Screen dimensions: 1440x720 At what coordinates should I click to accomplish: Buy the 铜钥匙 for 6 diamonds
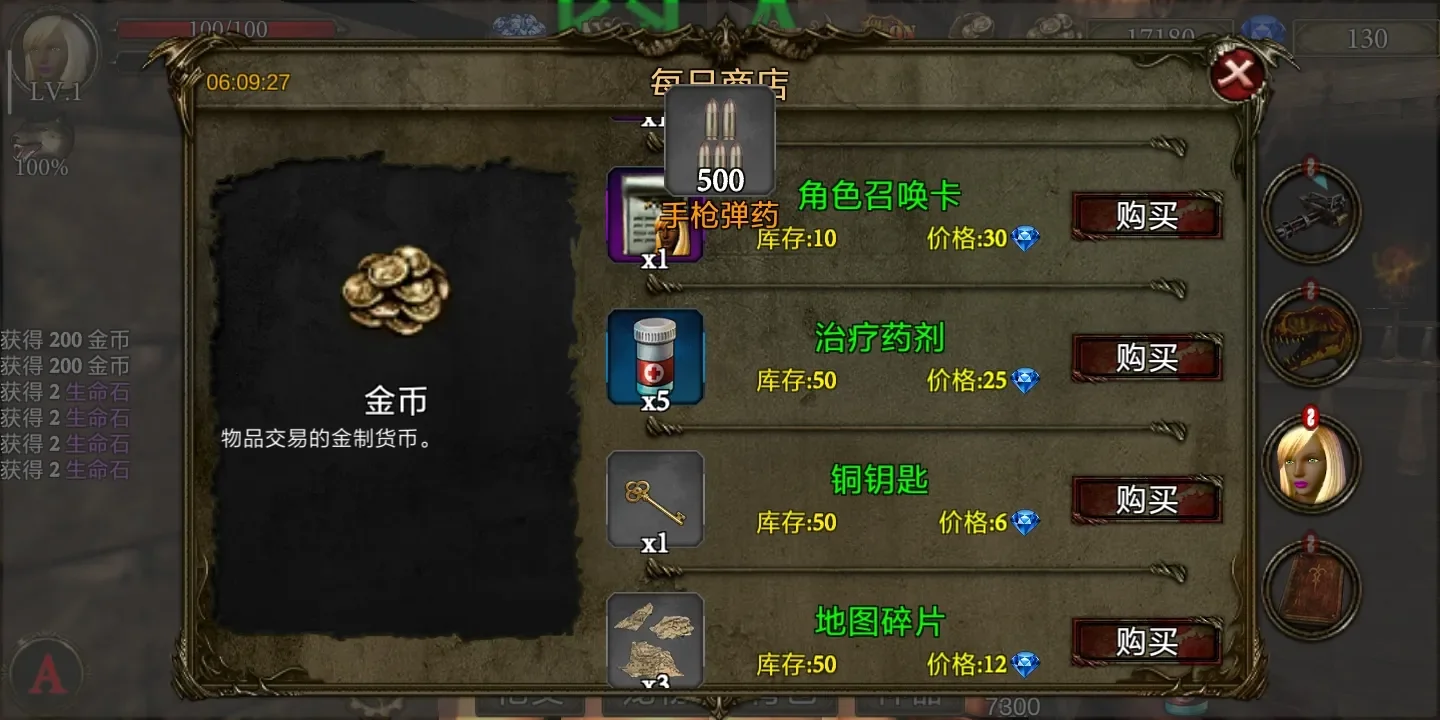pyautogui.click(x=1146, y=498)
